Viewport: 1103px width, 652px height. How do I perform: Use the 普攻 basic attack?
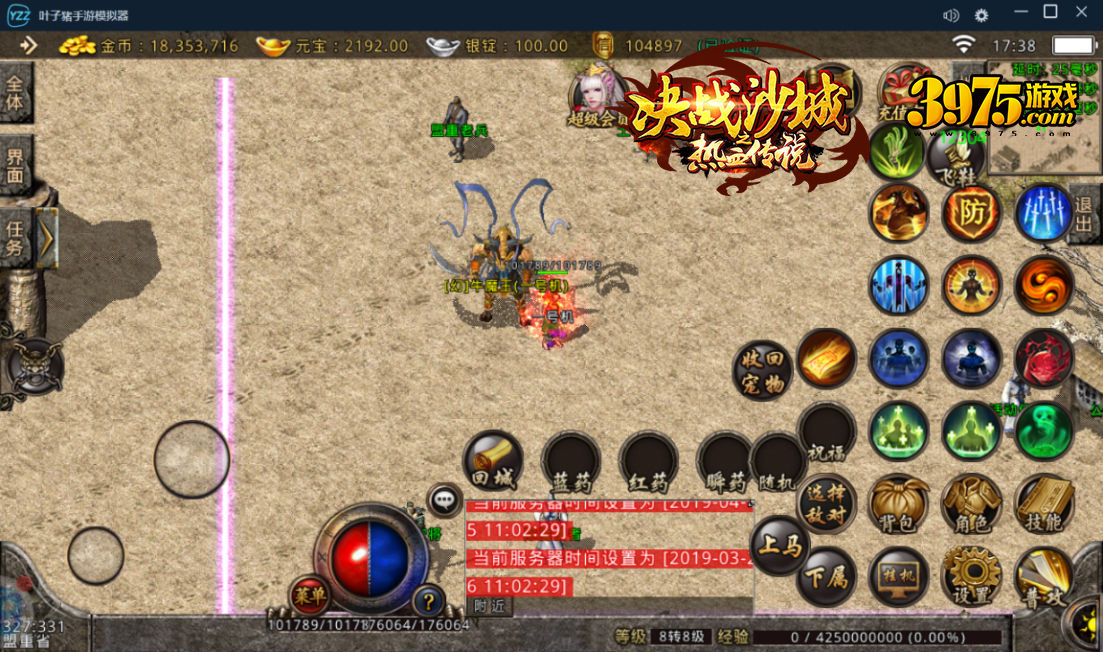[x=1044, y=576]
